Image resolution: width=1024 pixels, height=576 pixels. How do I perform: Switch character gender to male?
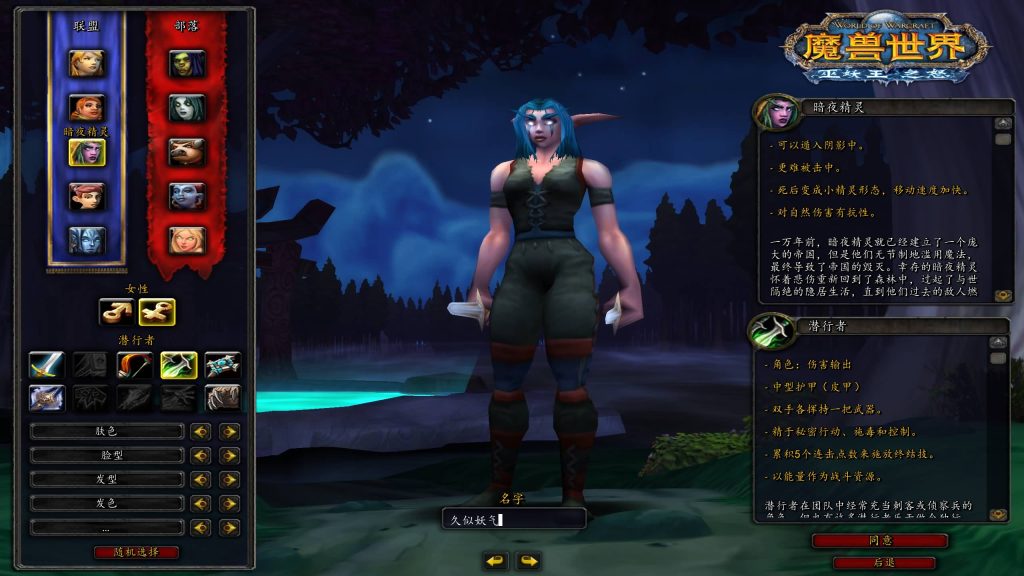(x=116, y=312)
